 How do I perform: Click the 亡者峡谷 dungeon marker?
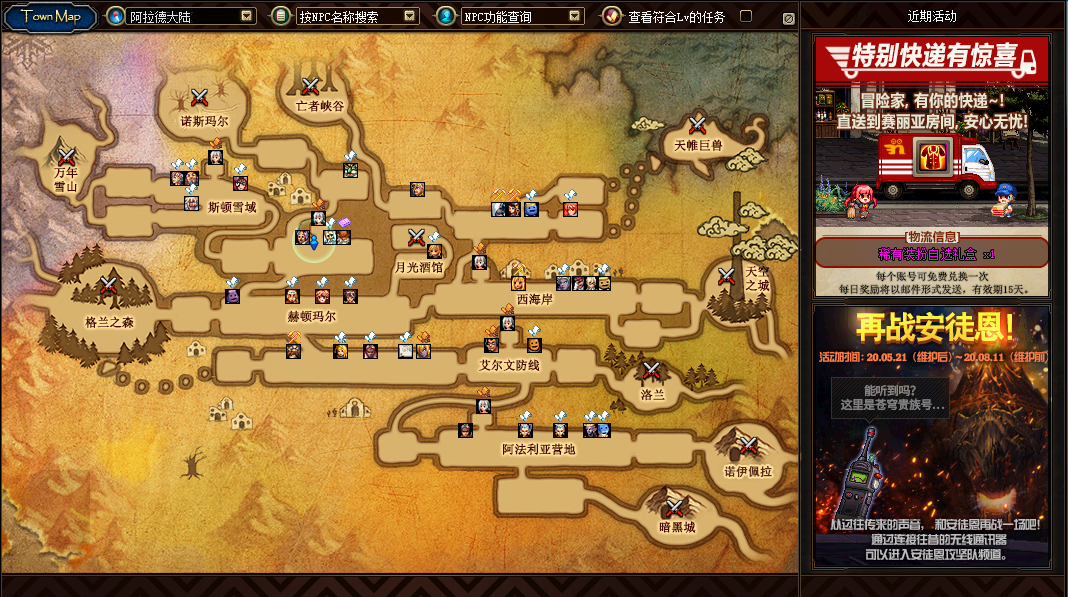(311, 86)
